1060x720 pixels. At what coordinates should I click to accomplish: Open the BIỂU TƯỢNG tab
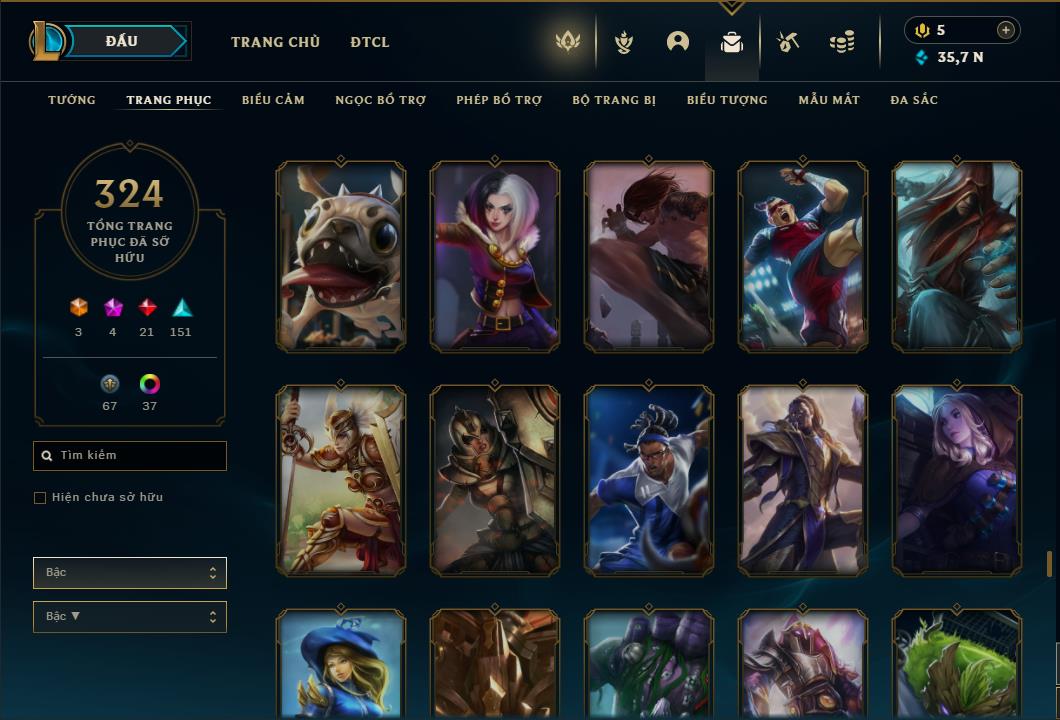pos(727,100)
